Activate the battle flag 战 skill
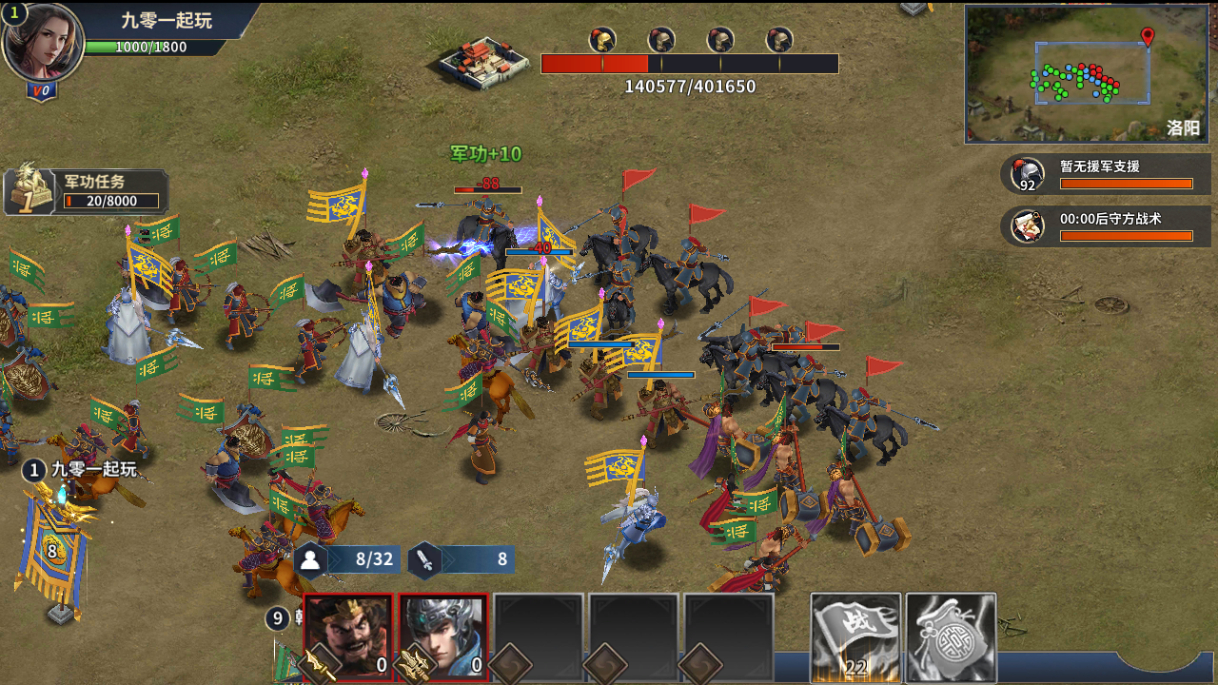This screenshot has width=1218, height=685. pos(855,636)
